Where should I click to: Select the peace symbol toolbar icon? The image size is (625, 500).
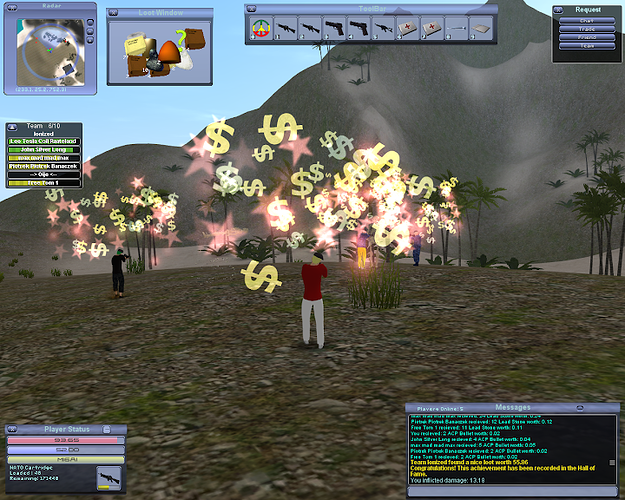[261, 29]
